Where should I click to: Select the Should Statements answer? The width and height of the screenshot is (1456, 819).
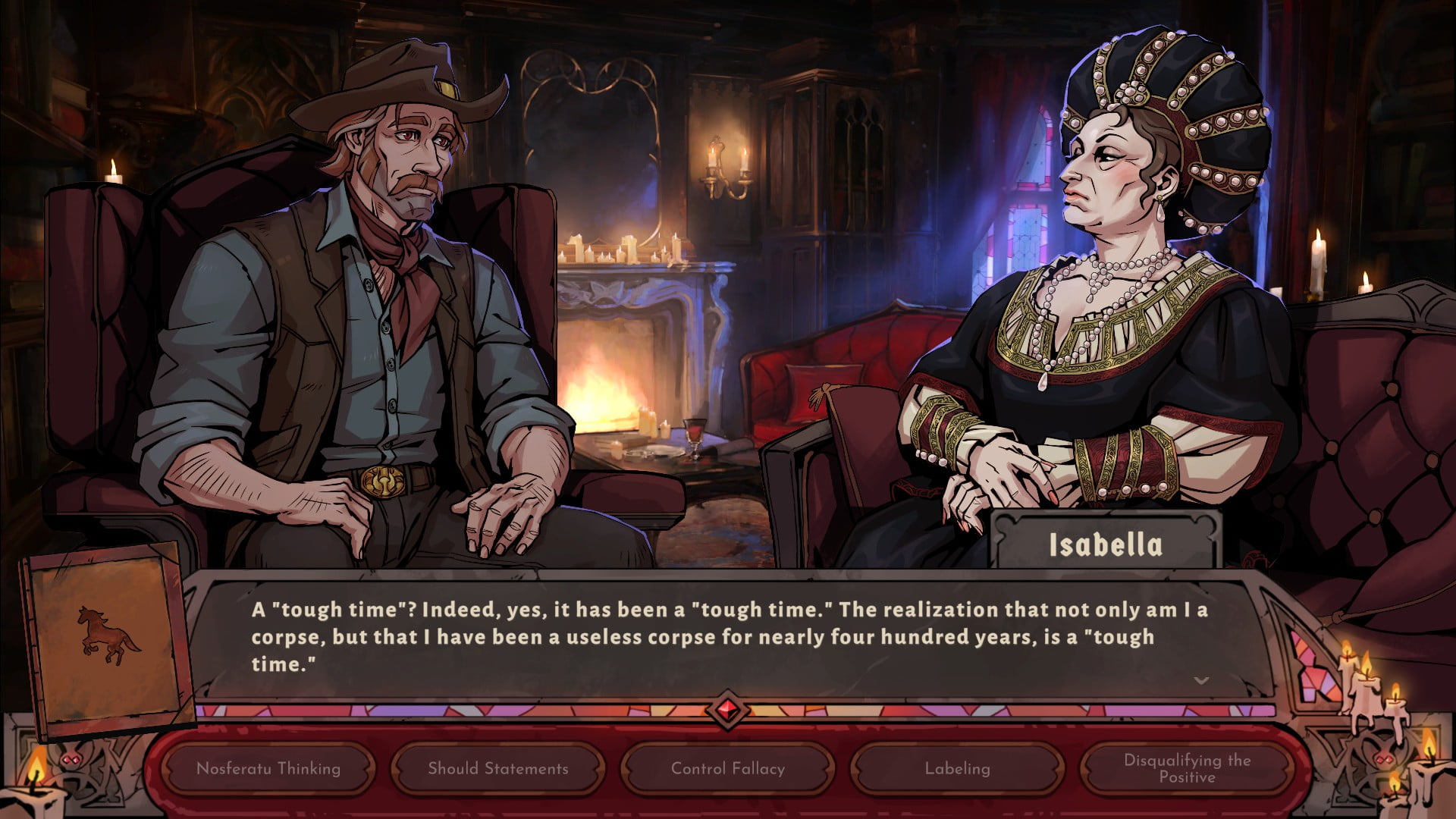(x=498, y=768)
